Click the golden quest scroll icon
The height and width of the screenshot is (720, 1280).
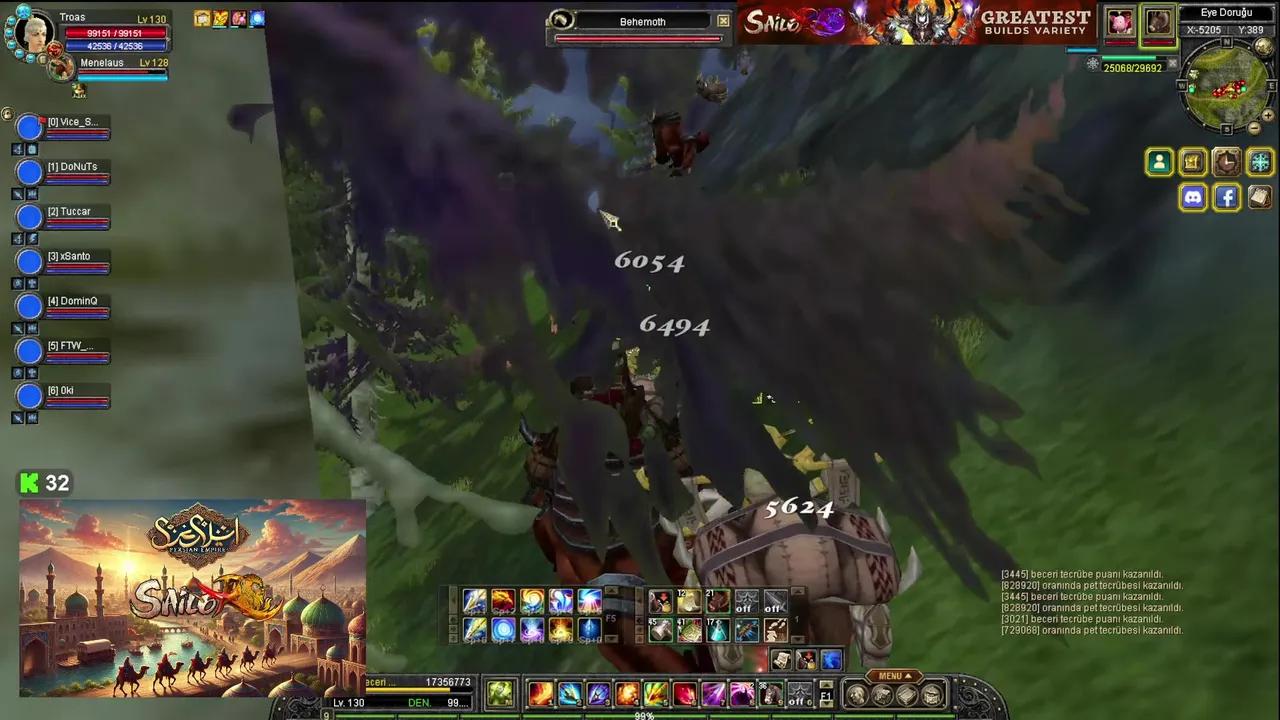[x=1192, y=162]
